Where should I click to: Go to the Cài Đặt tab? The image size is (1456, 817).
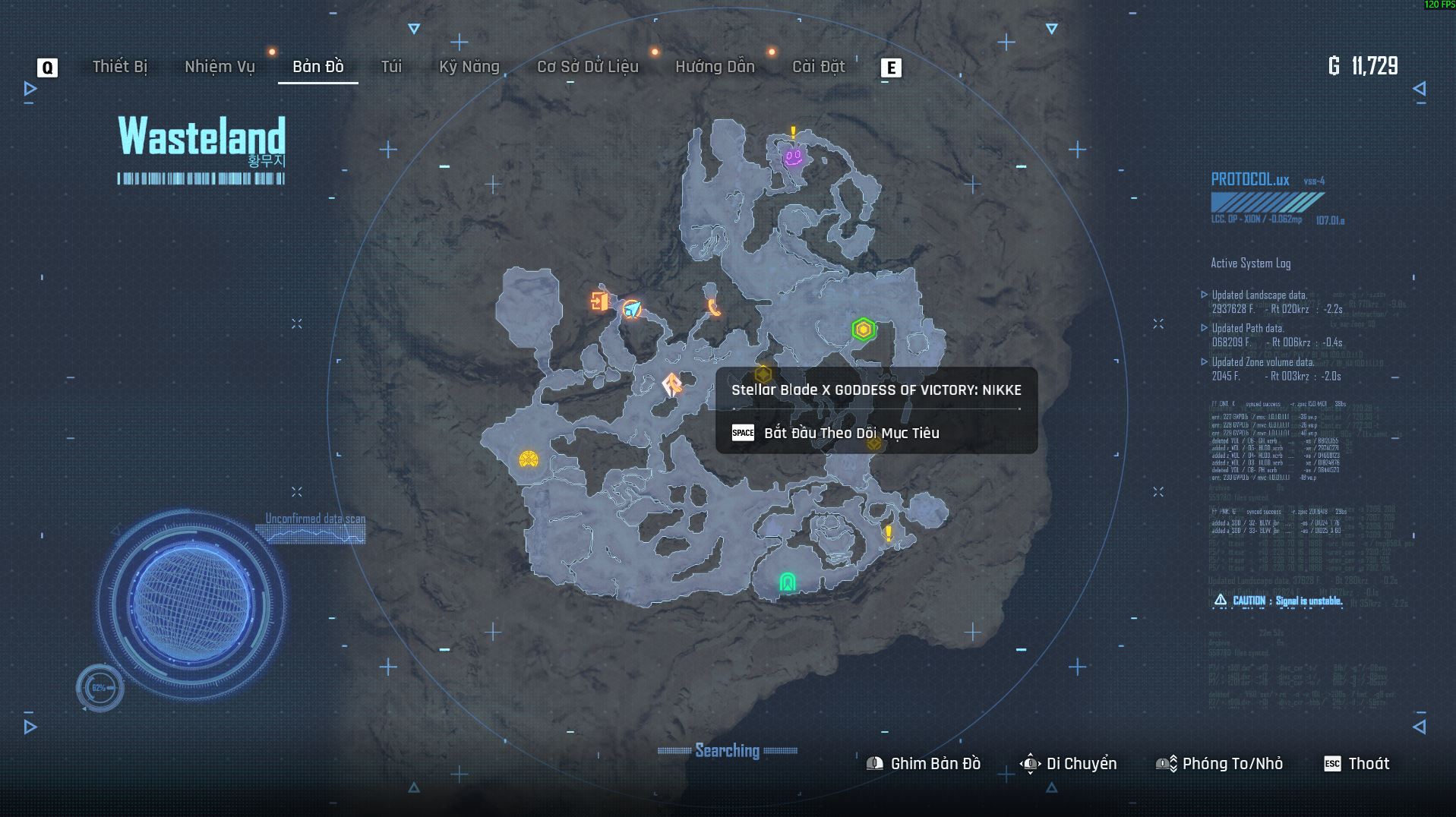(x=818, y=67)
